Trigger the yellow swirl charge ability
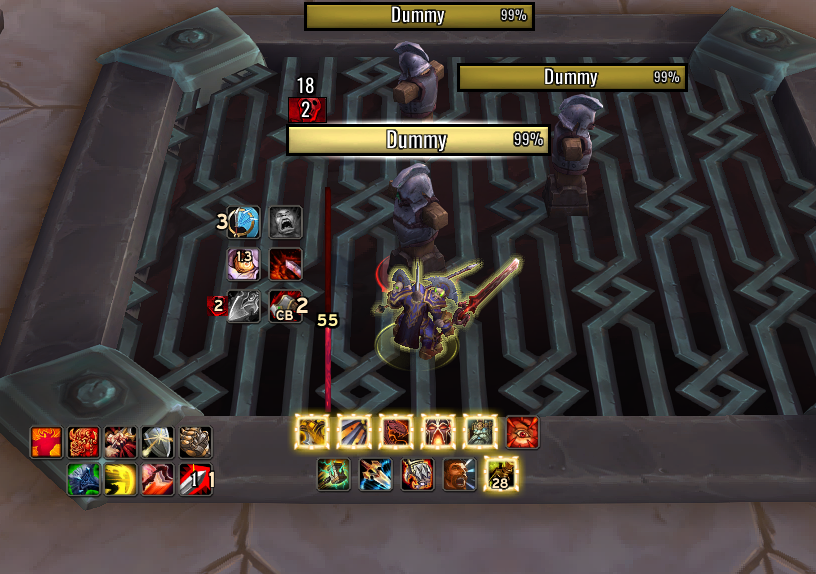Image resolution: width=816 pixels, height=574 pixels. tap(121, 480)
